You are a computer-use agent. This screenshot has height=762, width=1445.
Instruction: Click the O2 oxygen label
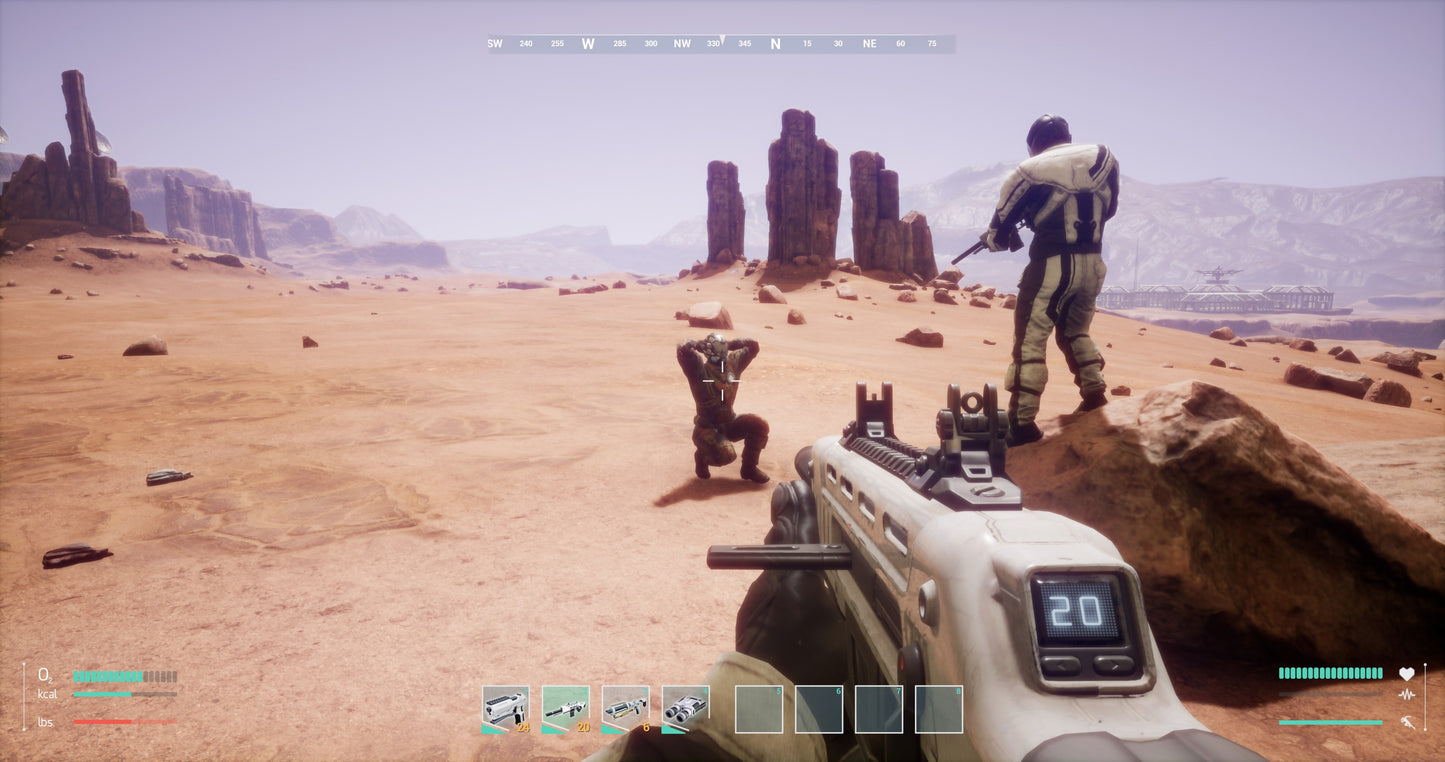click(44, 675)
